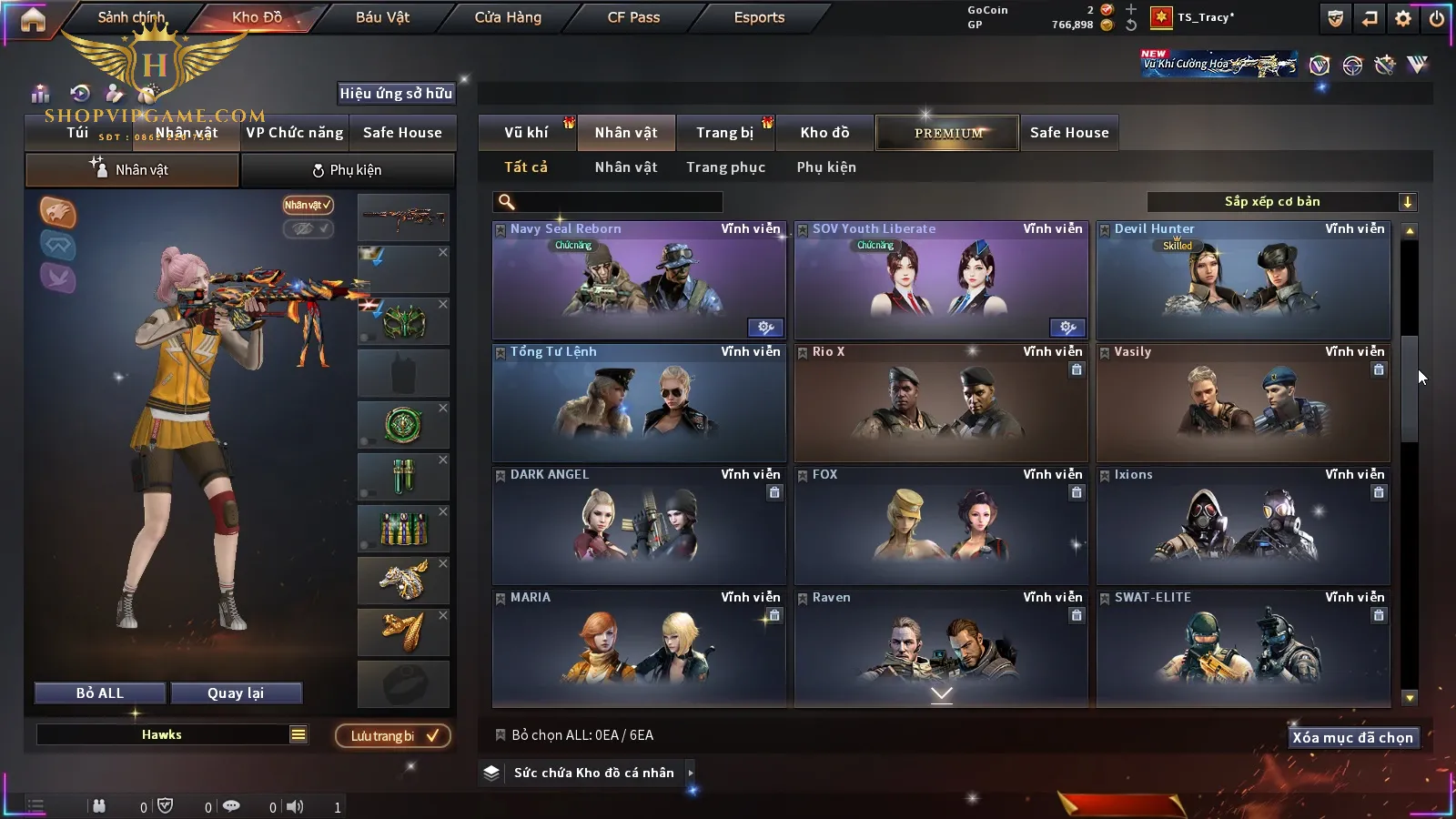Open the Cửa Hàng shop menu
Viewport: 1456px width, 819px height.
[x=508, y=17]
